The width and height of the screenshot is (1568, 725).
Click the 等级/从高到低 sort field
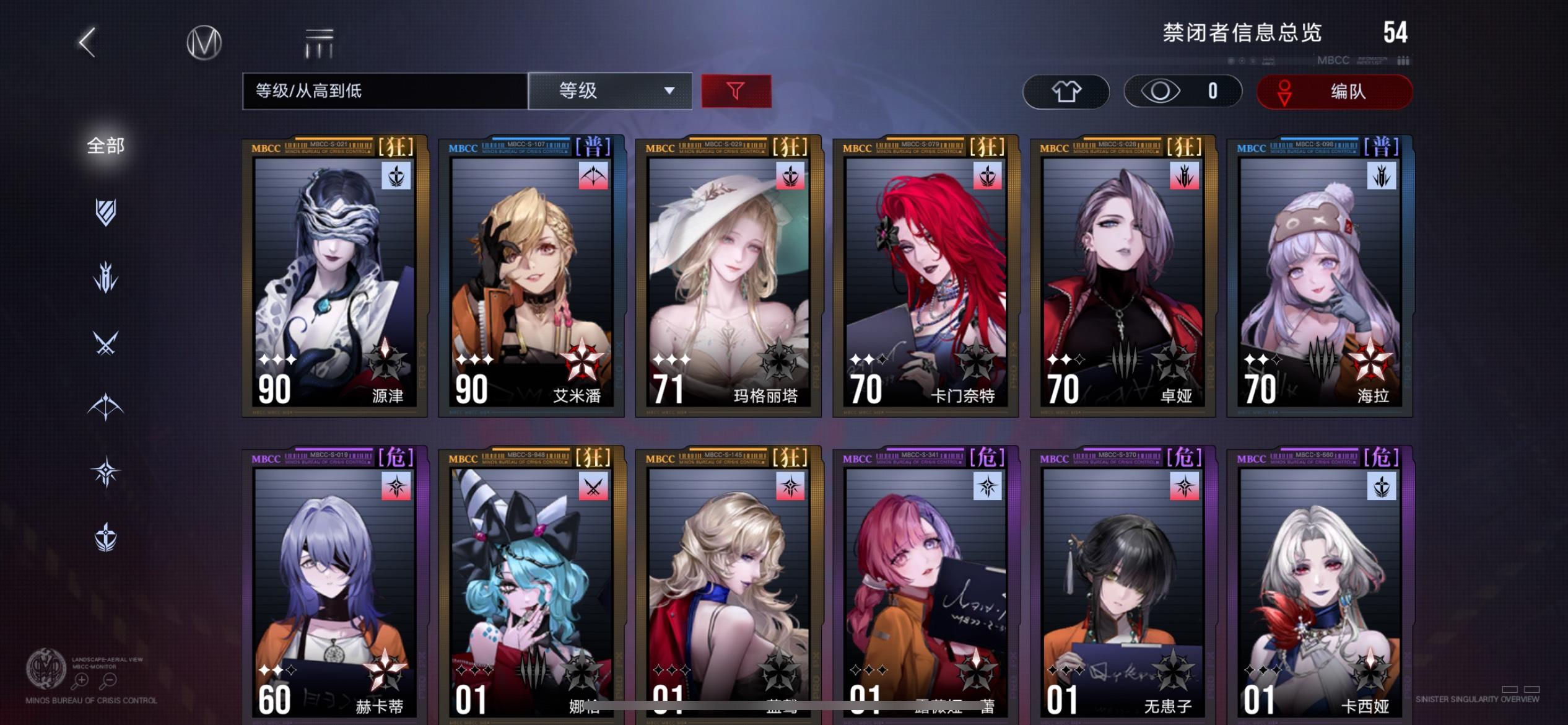click(x=384, y=91)
